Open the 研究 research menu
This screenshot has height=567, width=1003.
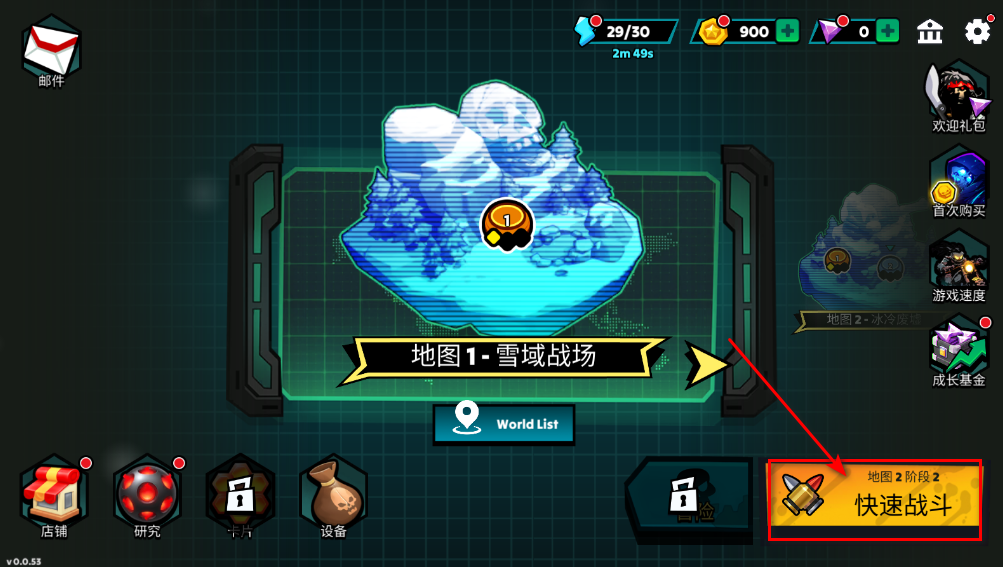[147, 496]
